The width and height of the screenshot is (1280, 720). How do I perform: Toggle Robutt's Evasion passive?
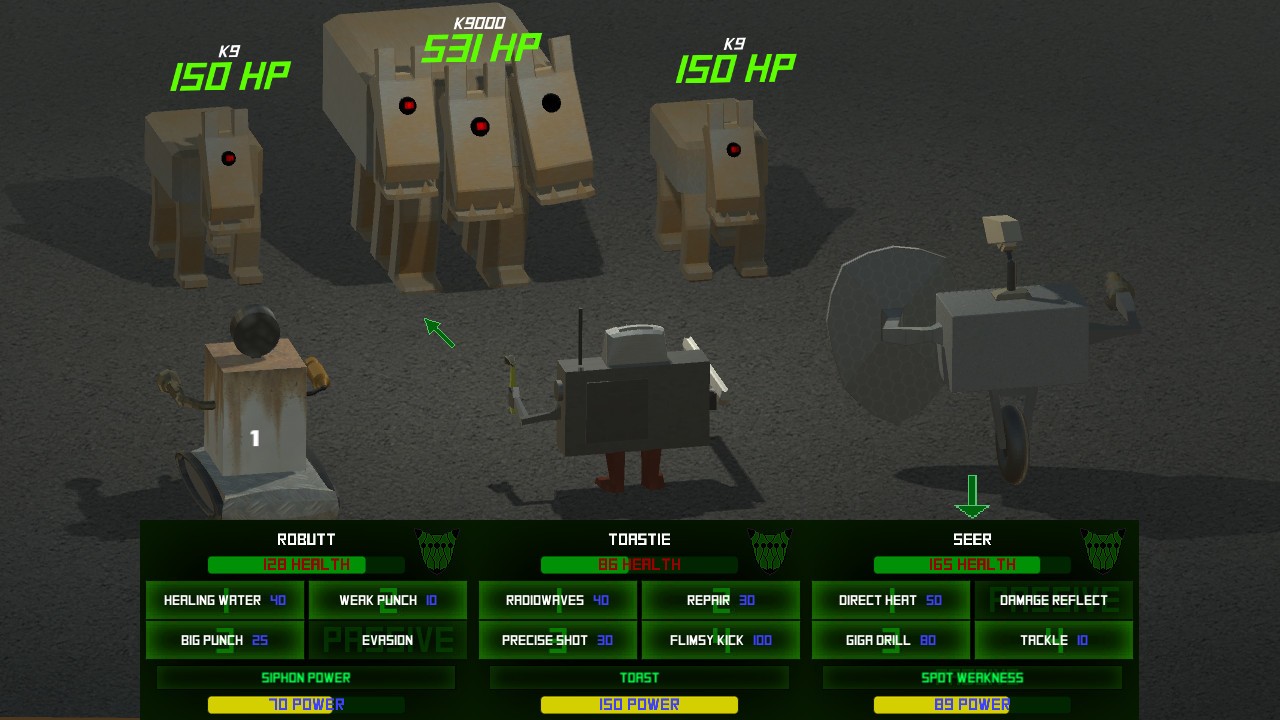(387, 640)
